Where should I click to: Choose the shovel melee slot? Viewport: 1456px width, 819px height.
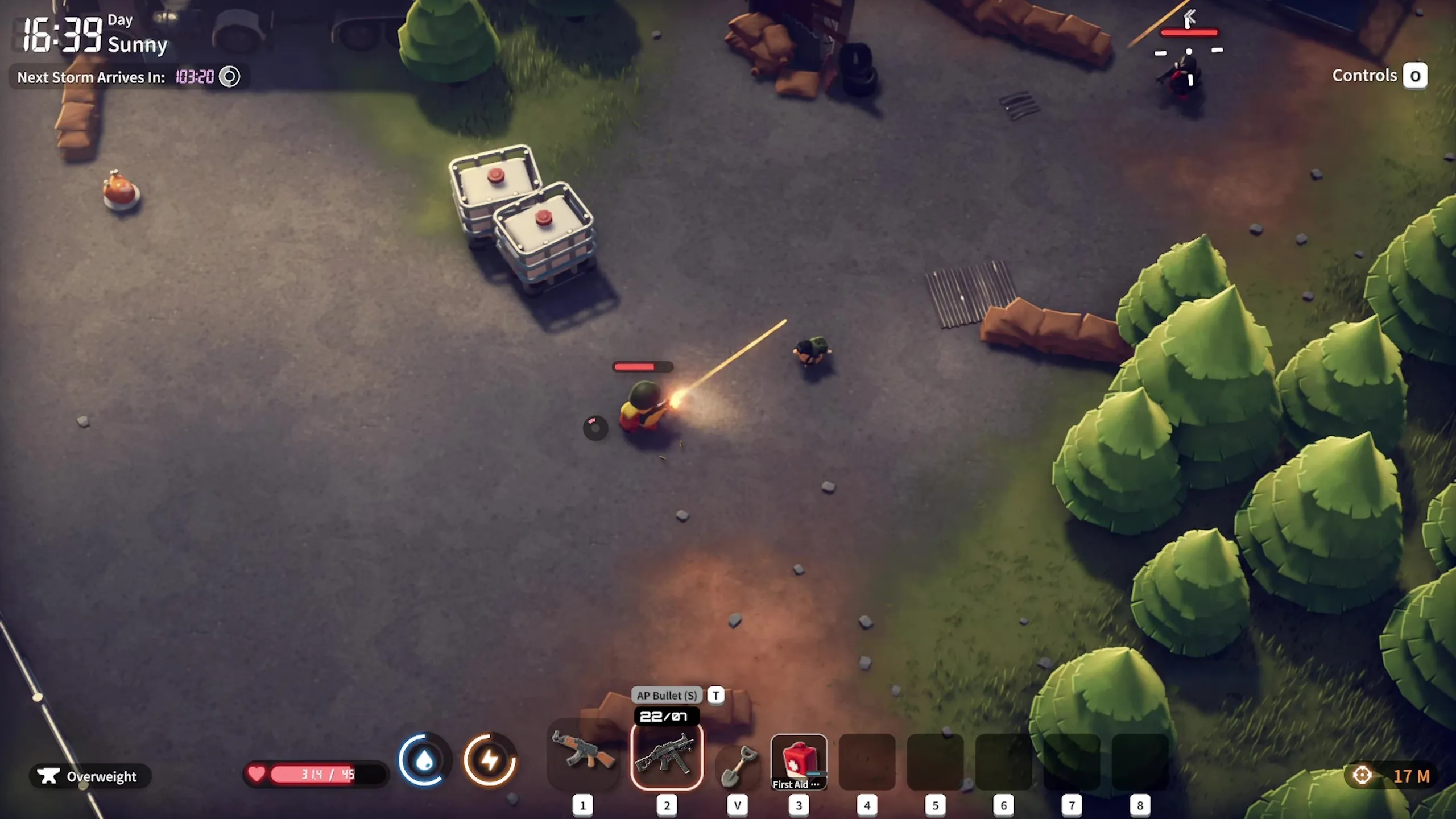737,765
